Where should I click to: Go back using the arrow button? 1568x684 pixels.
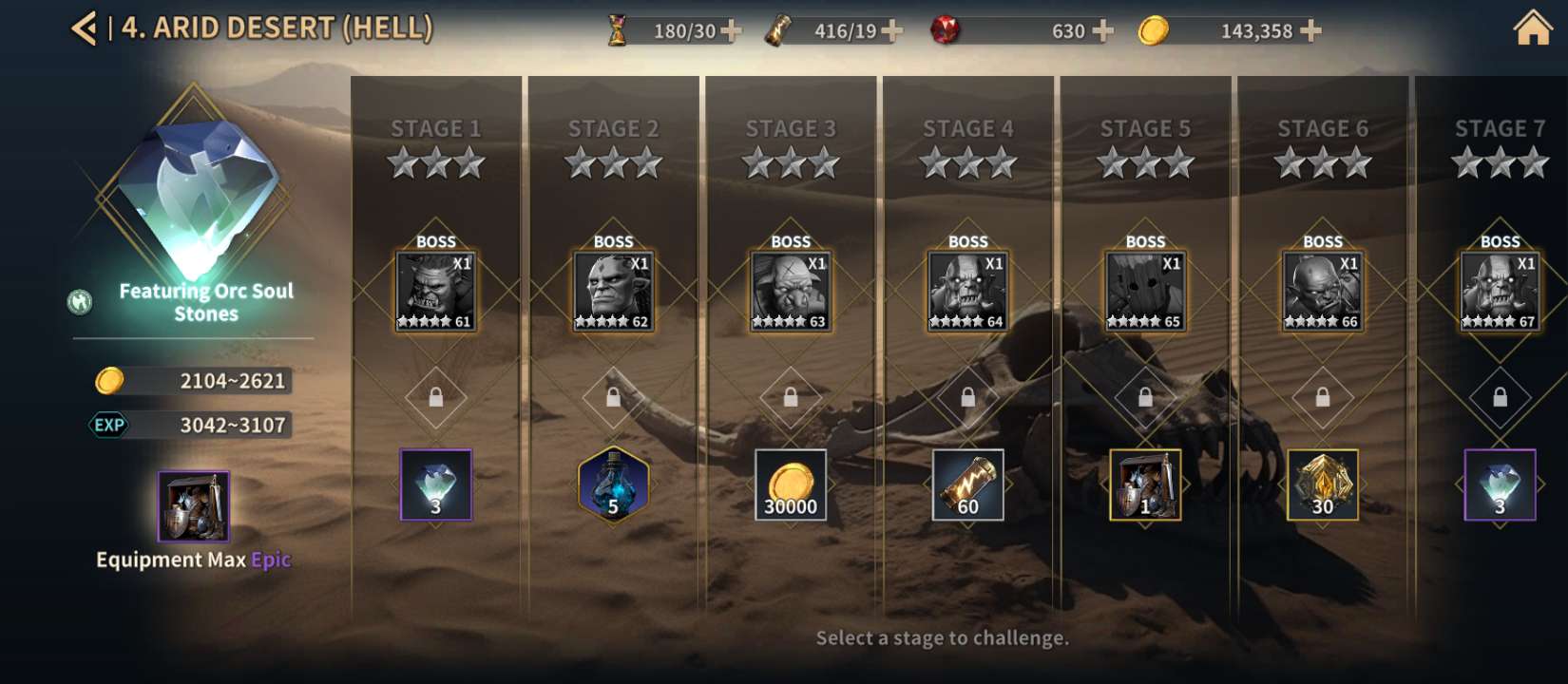[x=84, y=28]
